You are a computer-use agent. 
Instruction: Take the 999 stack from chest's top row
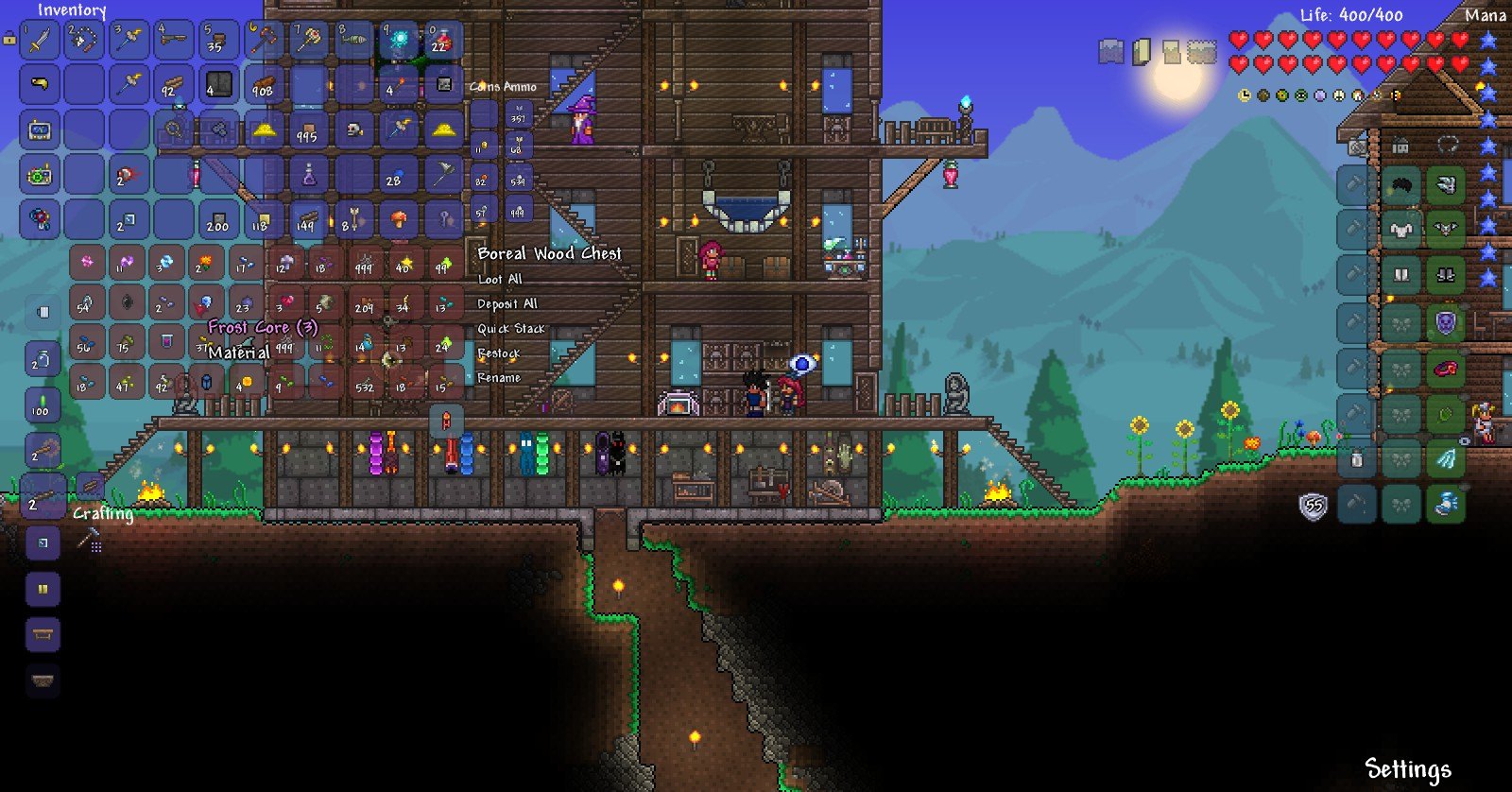[x=364, y=264]
